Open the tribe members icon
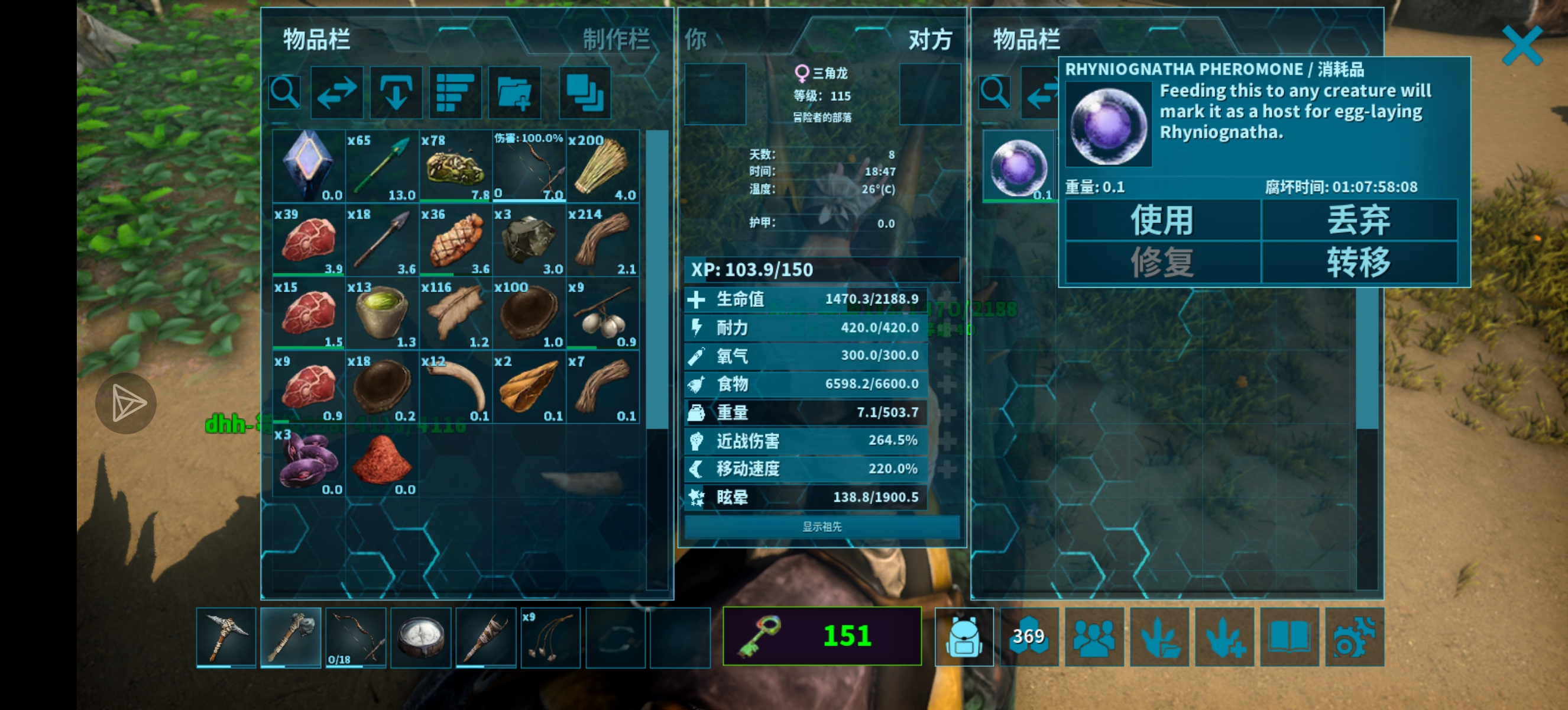The image size is (1568, 710). pos(1094,637)
